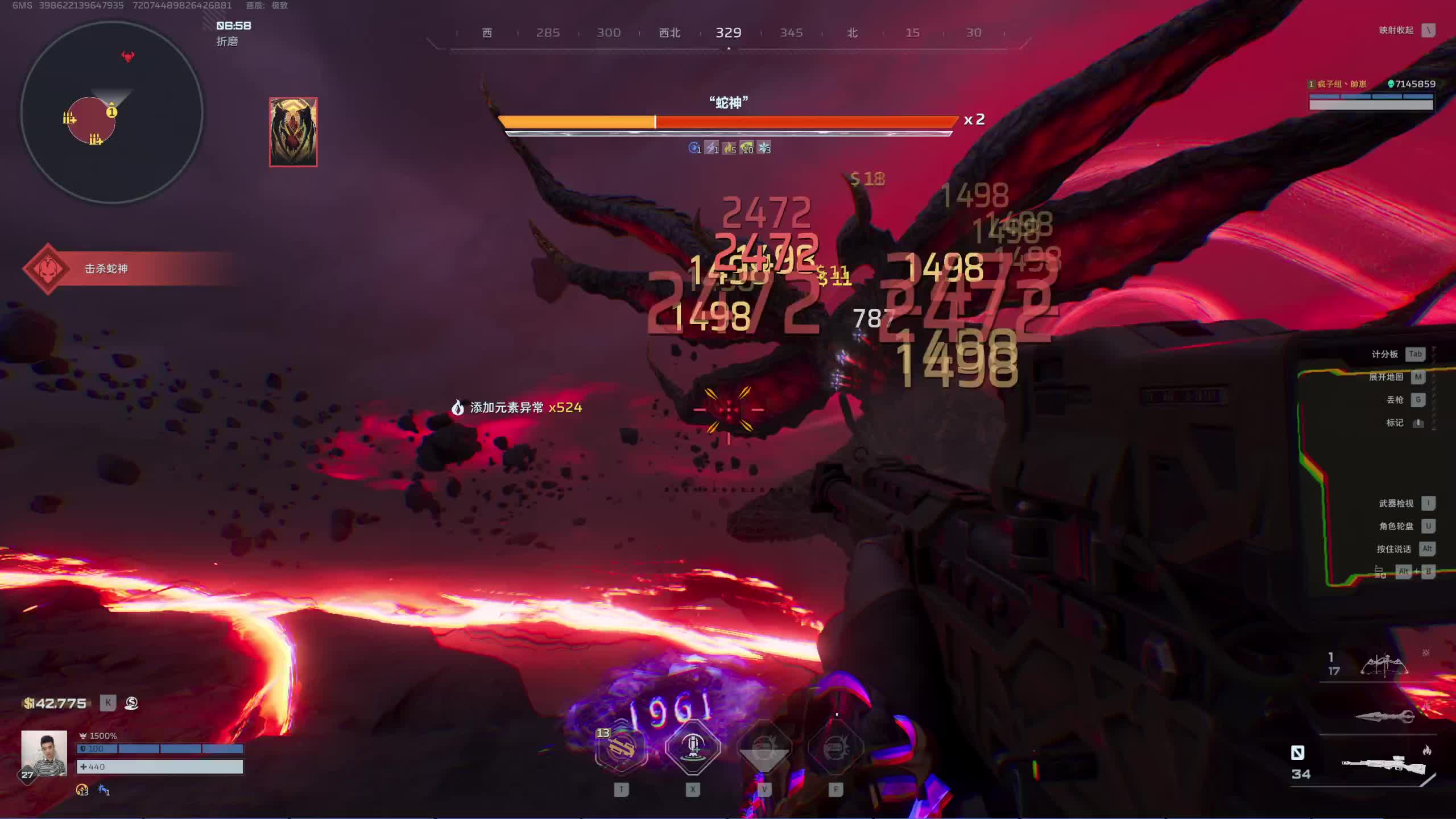Open the coin exchange icon beside money
The image size is (1456, 819).
pyautogui.click(x=131, y=703)
